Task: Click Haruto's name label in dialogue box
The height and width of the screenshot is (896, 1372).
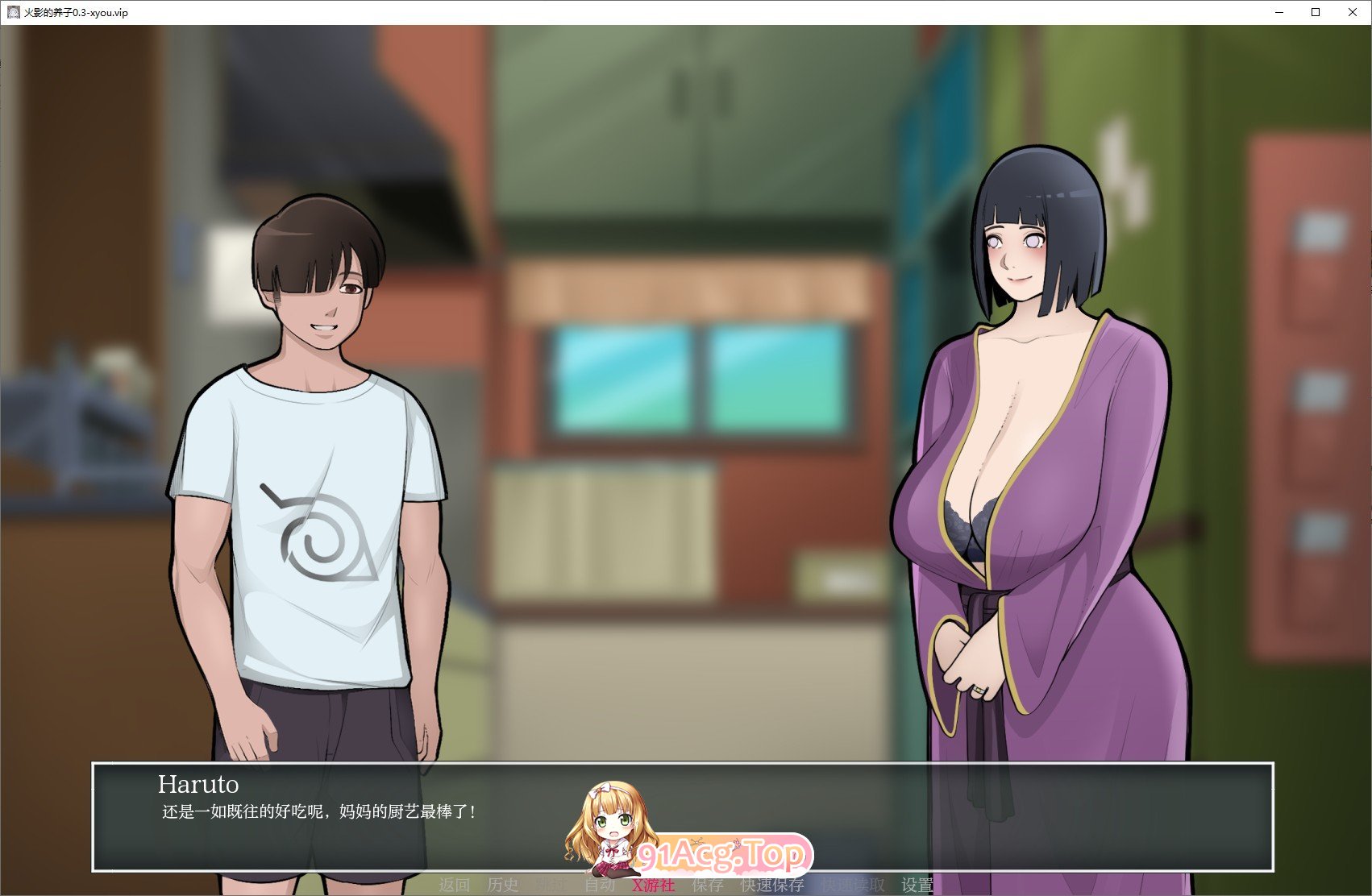Action: [198, 786]
